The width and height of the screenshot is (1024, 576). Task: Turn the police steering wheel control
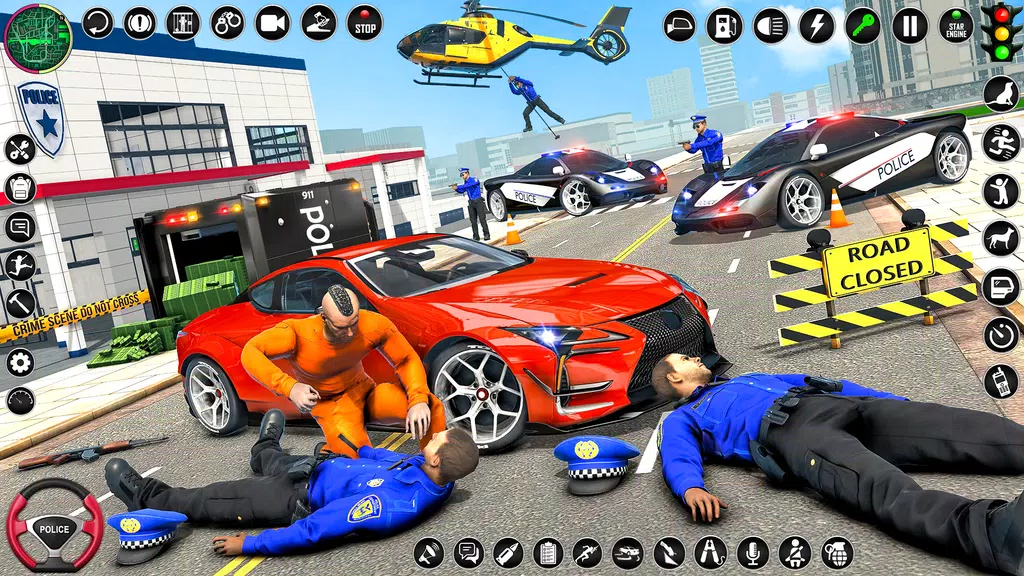[55, 524]
